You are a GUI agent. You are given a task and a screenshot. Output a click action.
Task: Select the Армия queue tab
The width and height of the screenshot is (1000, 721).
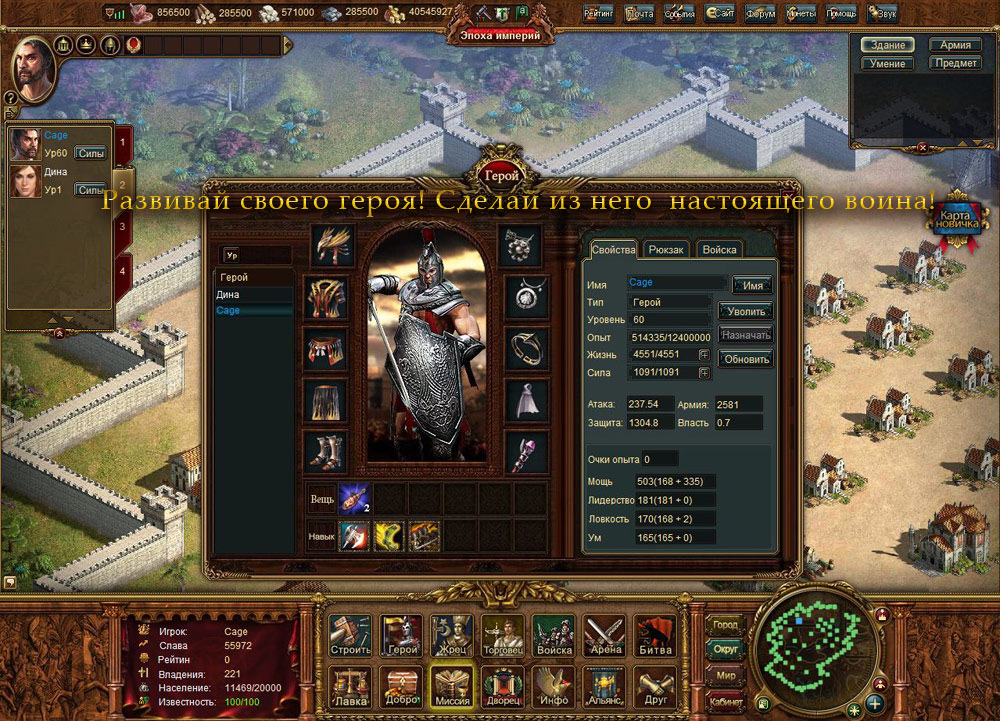[955, 45]
